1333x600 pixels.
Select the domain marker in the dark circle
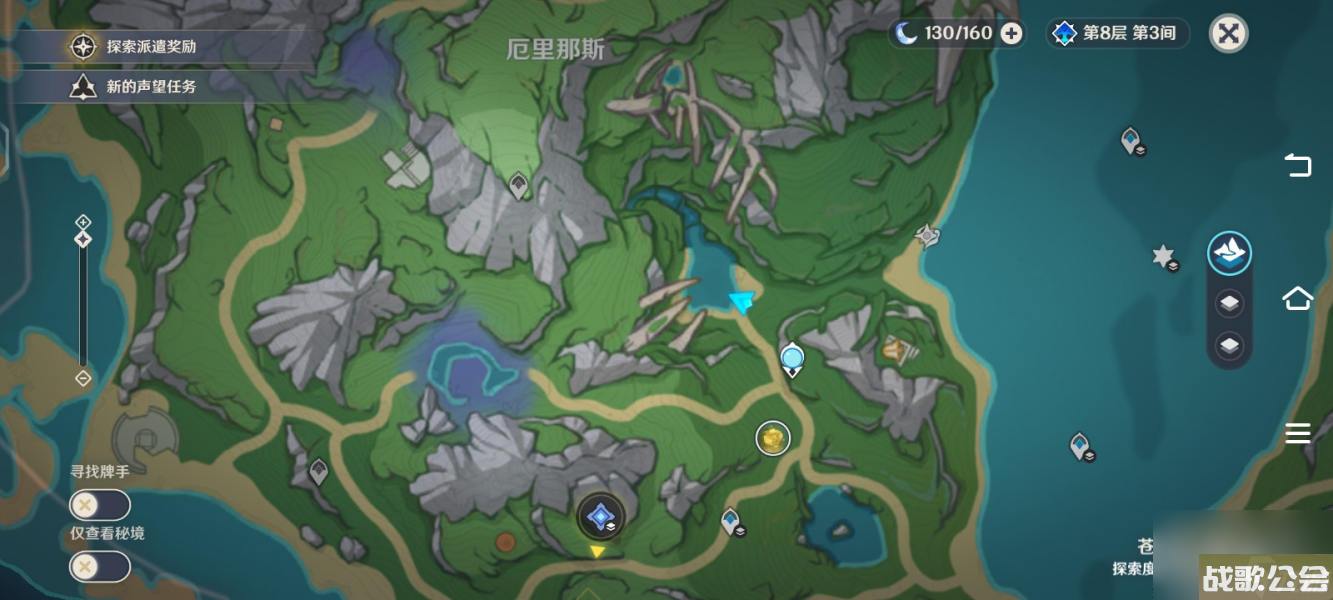[x=601, y=517]
